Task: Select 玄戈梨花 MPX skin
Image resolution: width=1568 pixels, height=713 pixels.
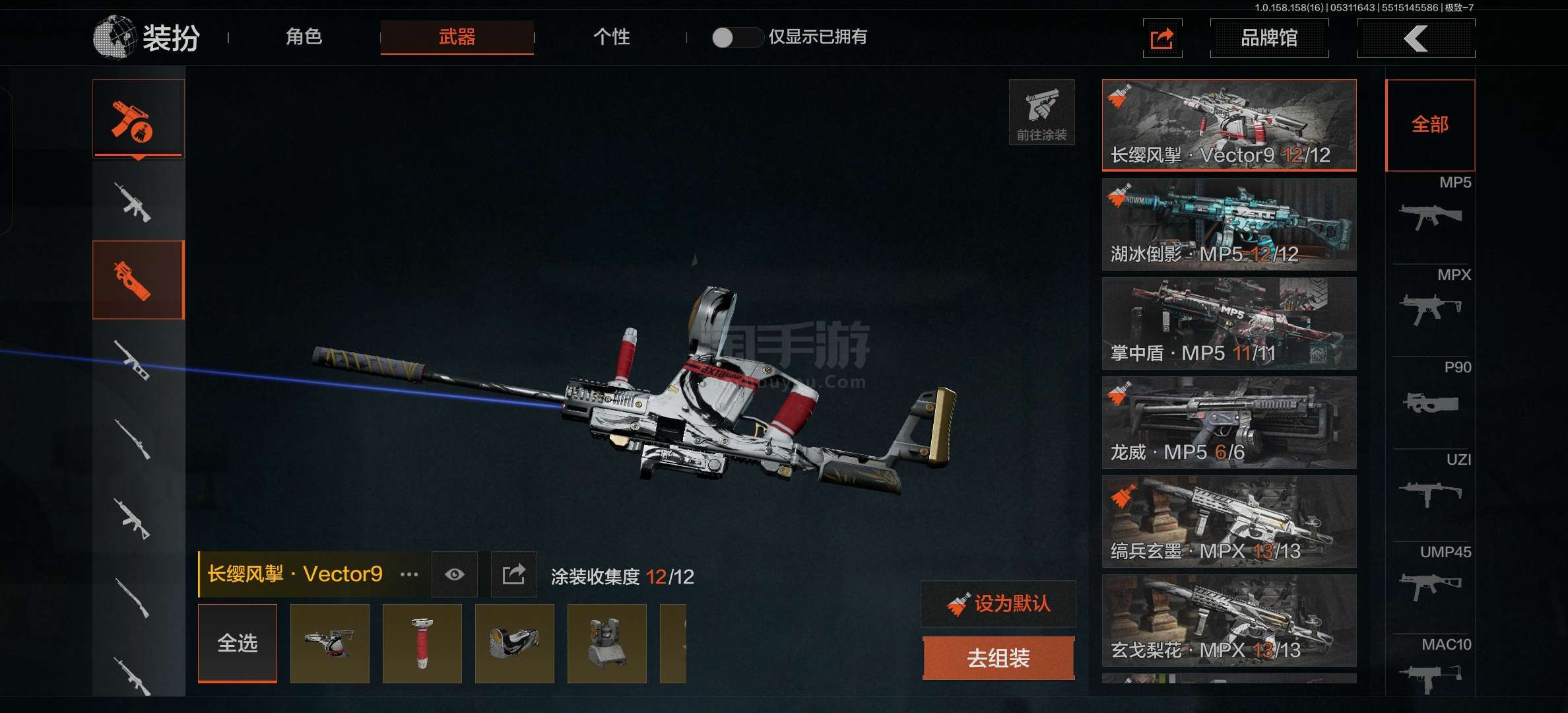Action: click(1229, 621)
